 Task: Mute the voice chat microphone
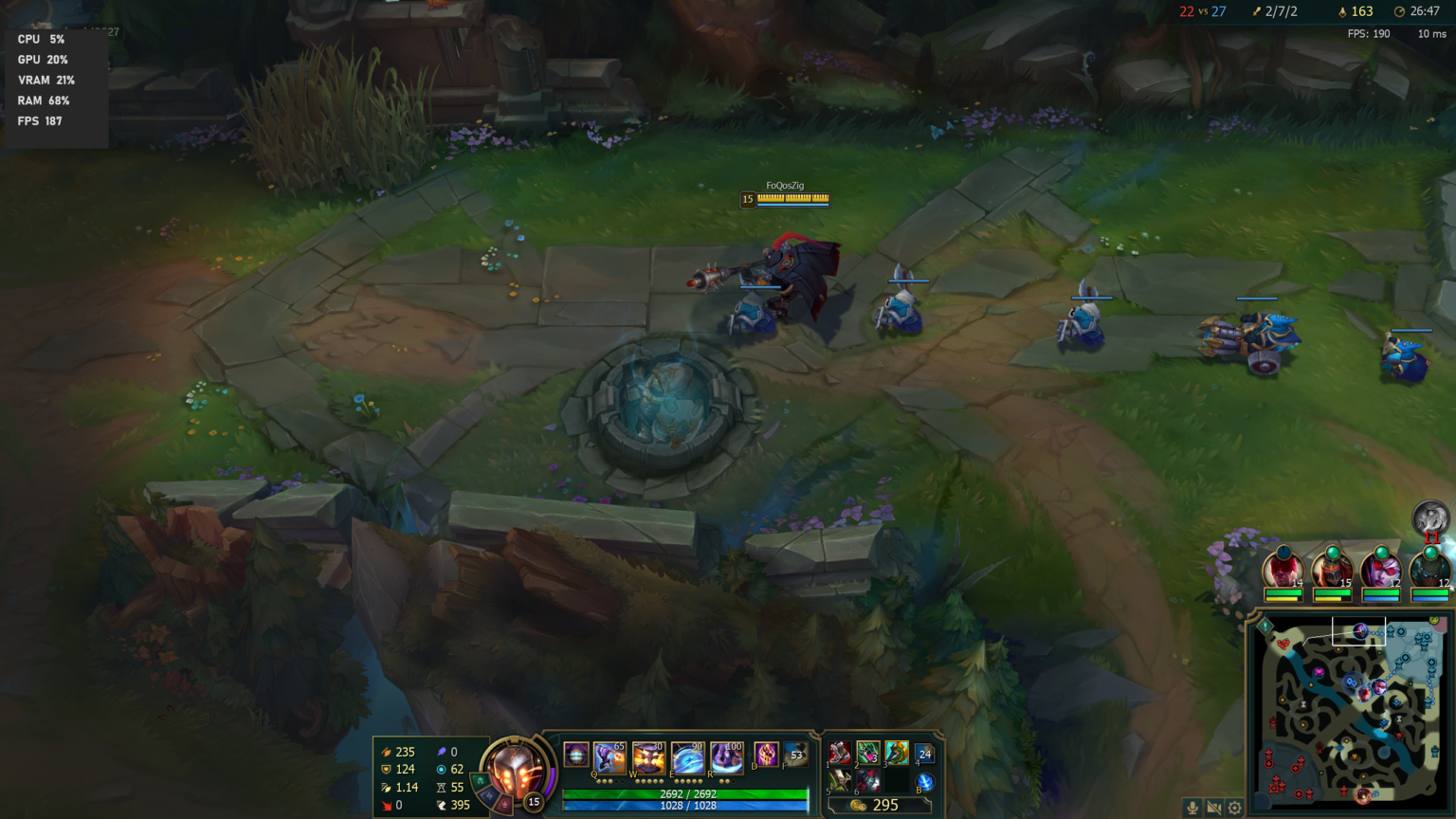point(1192,807)
